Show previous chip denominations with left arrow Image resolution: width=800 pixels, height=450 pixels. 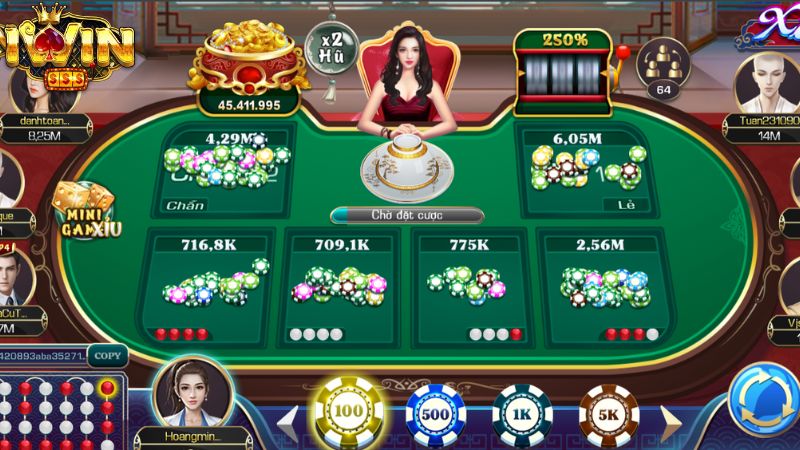coord(287,418)
